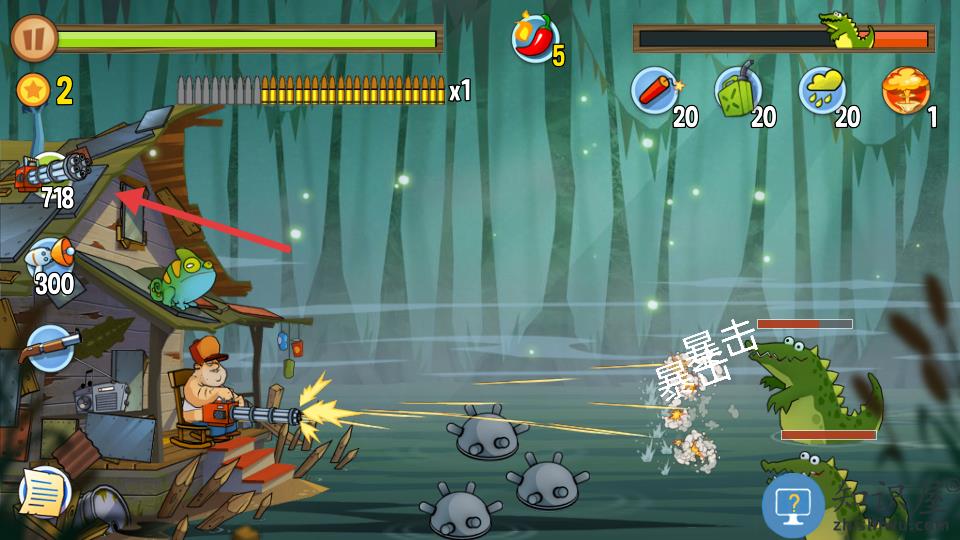
Task: Use the red chili pepper boost
Action: [x=536, y=38]
